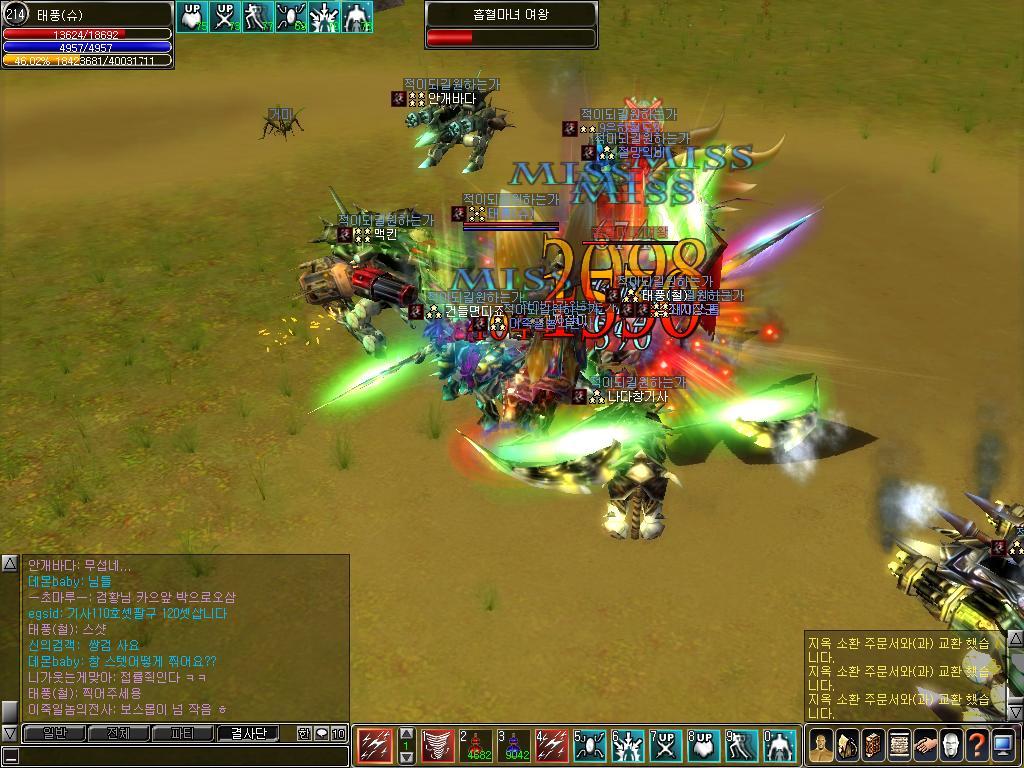Image resolution: width=1024 pixels, height=768 pixels.
Task: Activate the glowing body skill in slot 0
Action: [780, 745]
